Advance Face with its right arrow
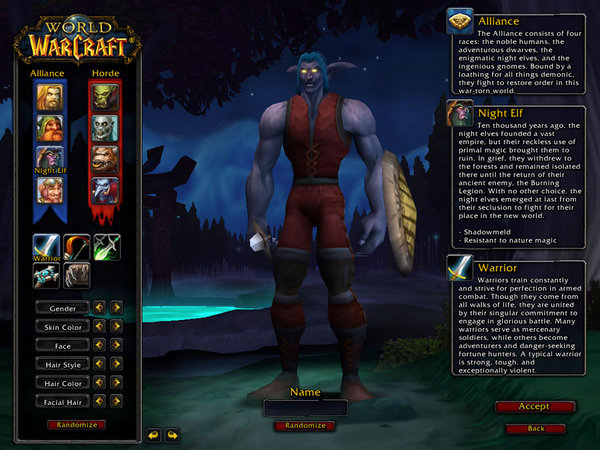This screenshot has height=450, width=600. point(116,345)
